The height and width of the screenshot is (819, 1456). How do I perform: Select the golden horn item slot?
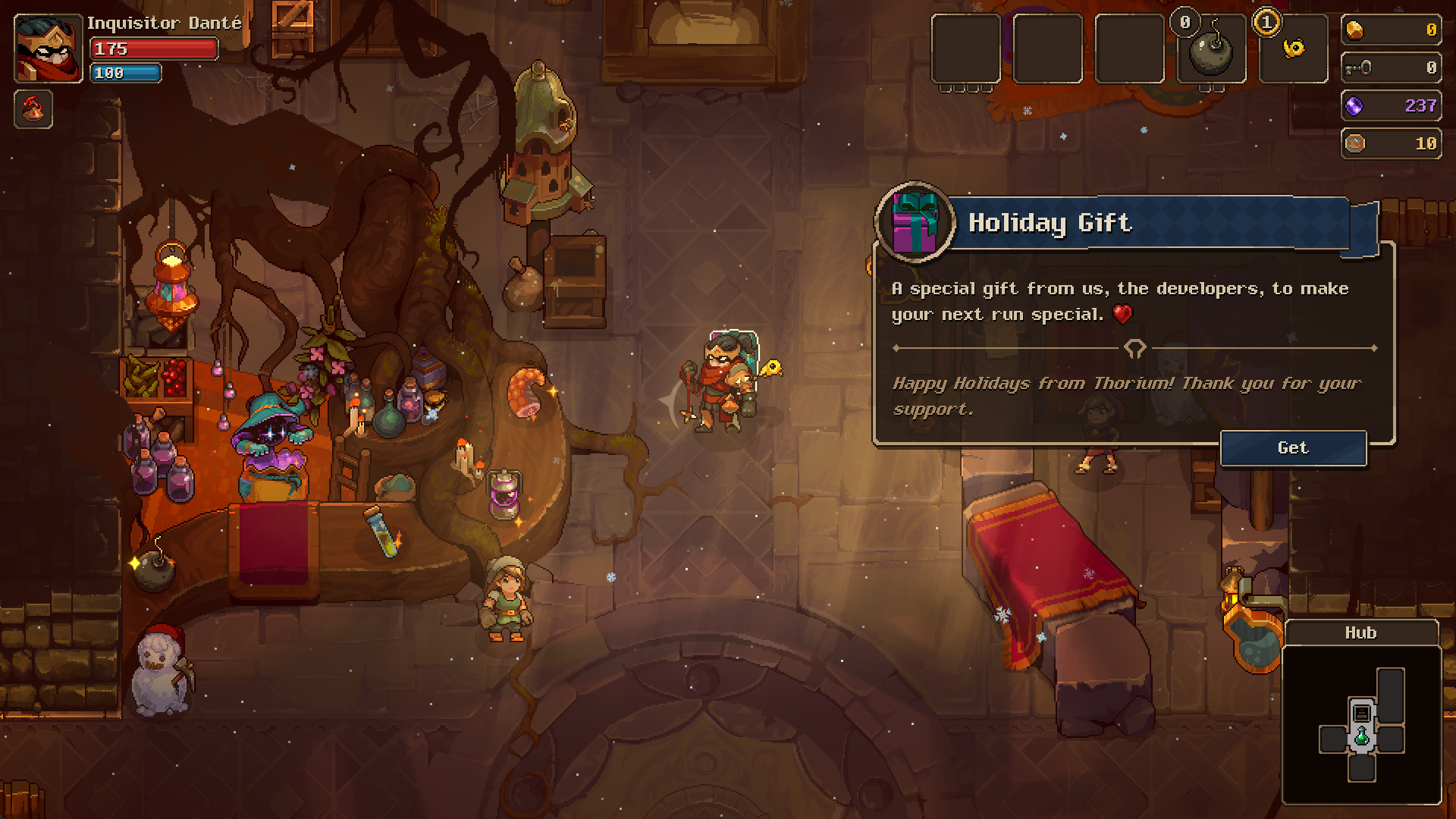(x=1293, y=49)
